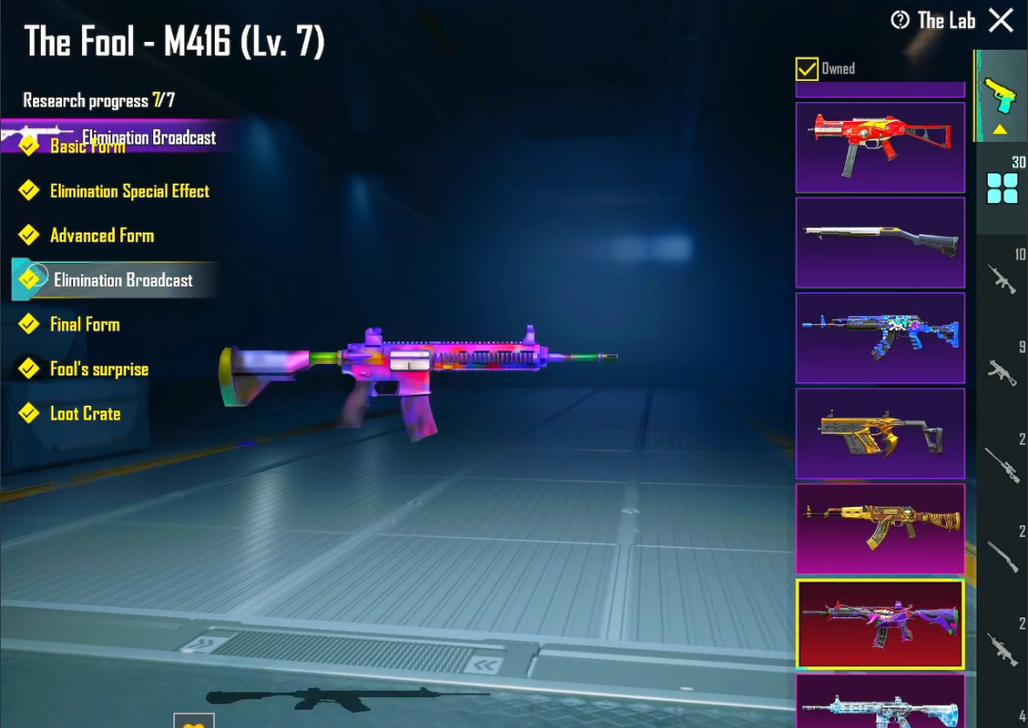The image size is (1028, 728).
Task: Select the Elimination Special Effect stage
Action: click(x=129, y=191)
